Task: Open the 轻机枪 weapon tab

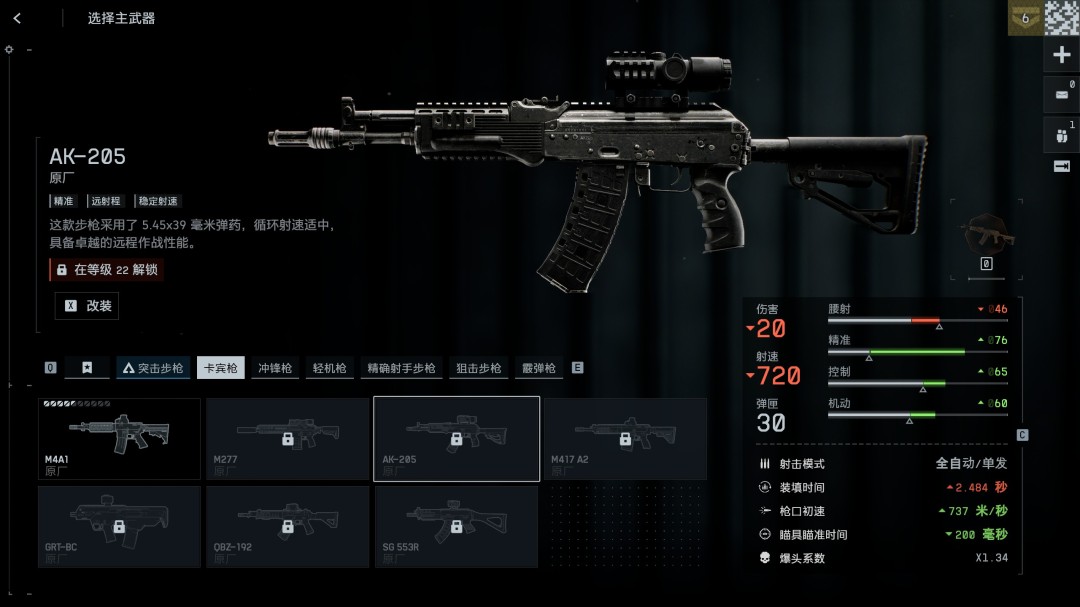Action: point(329,368)
